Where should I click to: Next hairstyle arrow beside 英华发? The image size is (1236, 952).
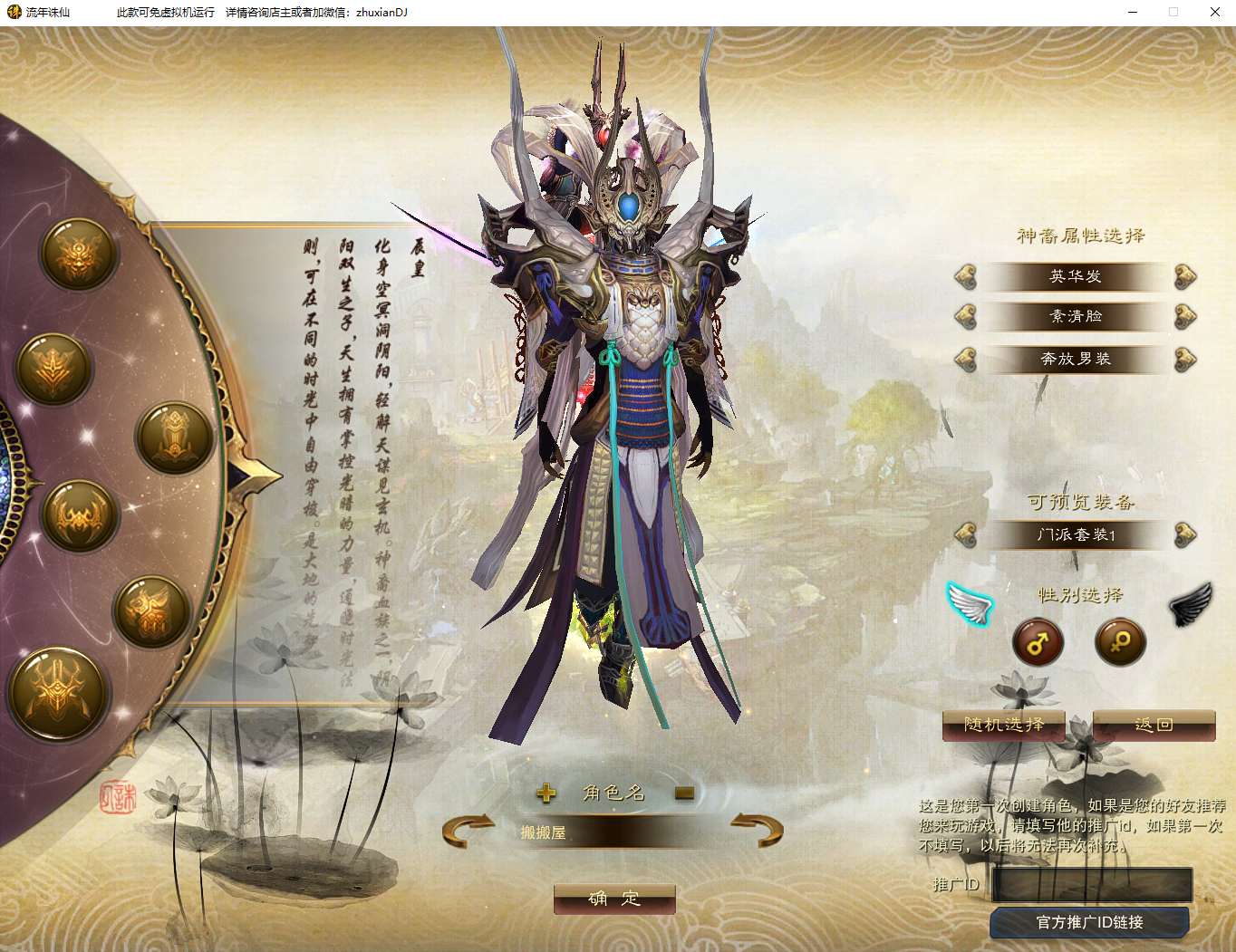[1185, 276]
